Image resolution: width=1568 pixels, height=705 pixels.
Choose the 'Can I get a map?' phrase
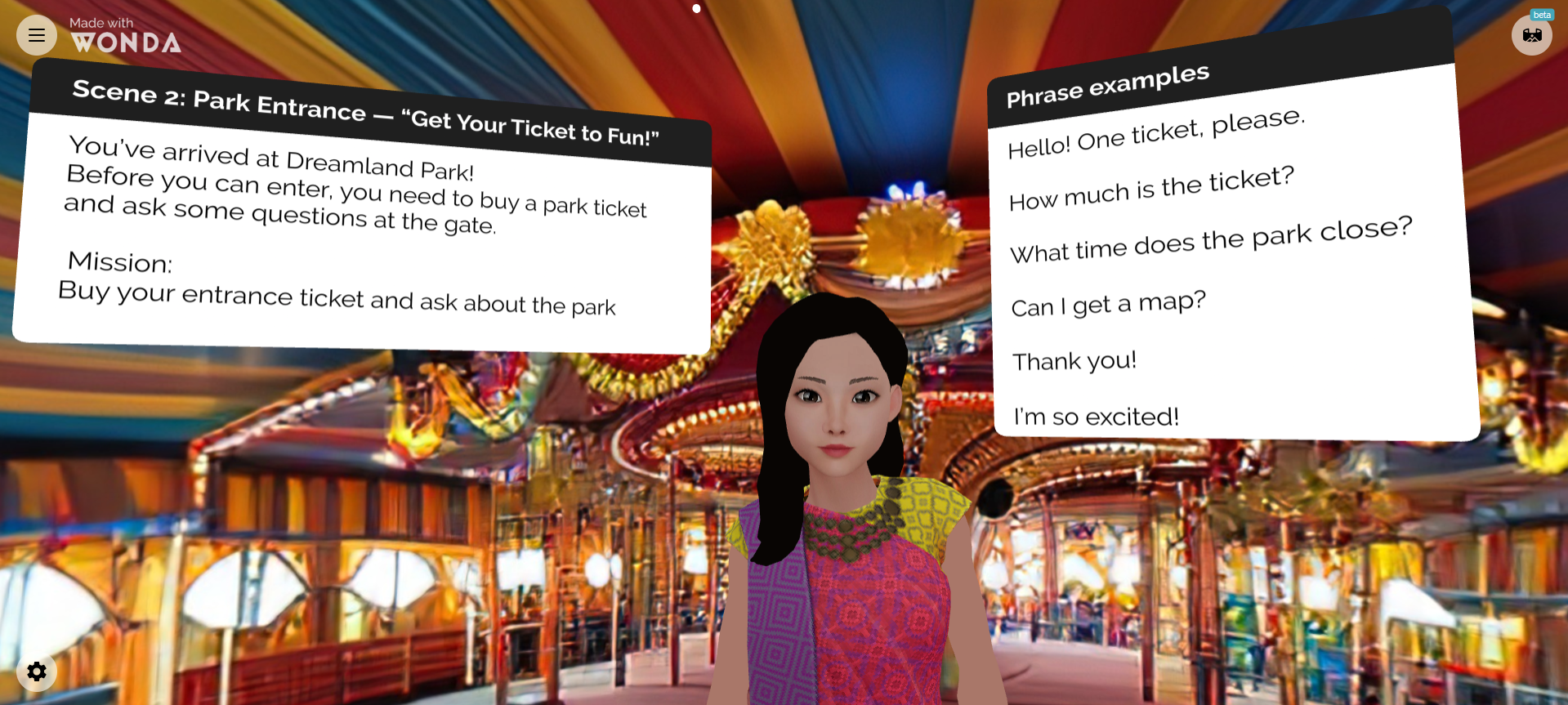point(1107,303)
